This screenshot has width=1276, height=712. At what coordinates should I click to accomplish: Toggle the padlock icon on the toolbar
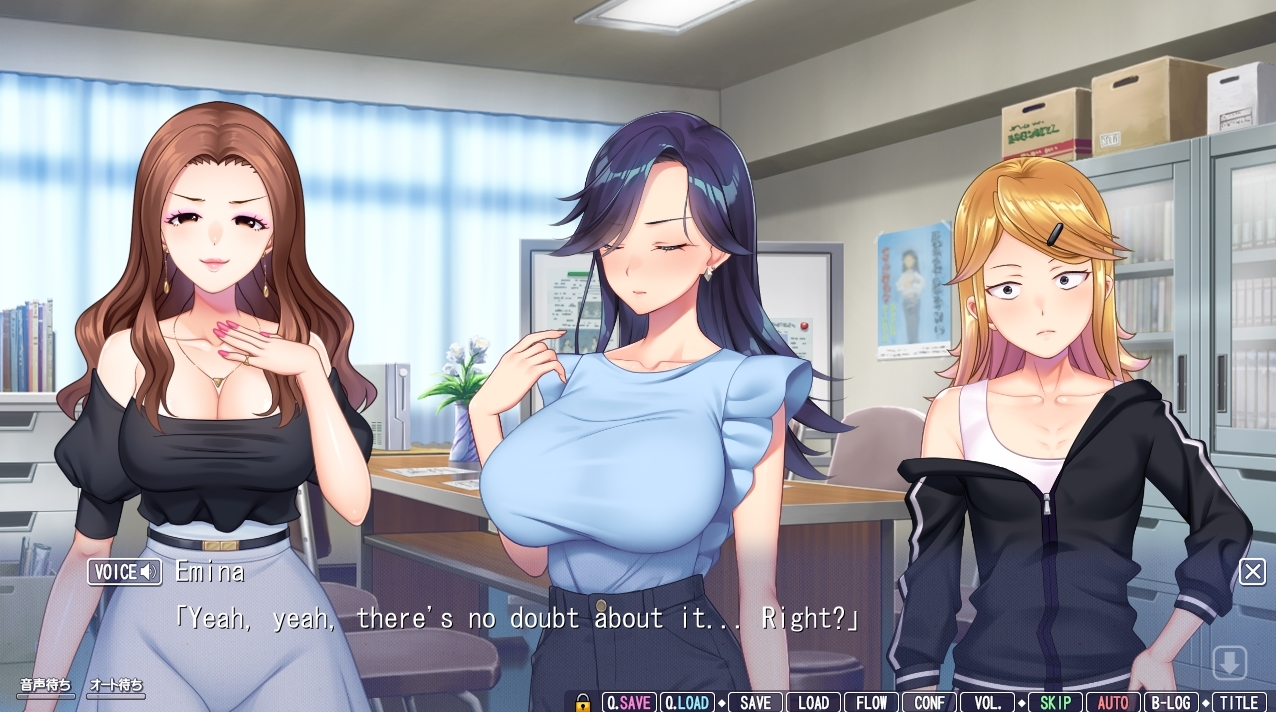click(x=584, y=702)
